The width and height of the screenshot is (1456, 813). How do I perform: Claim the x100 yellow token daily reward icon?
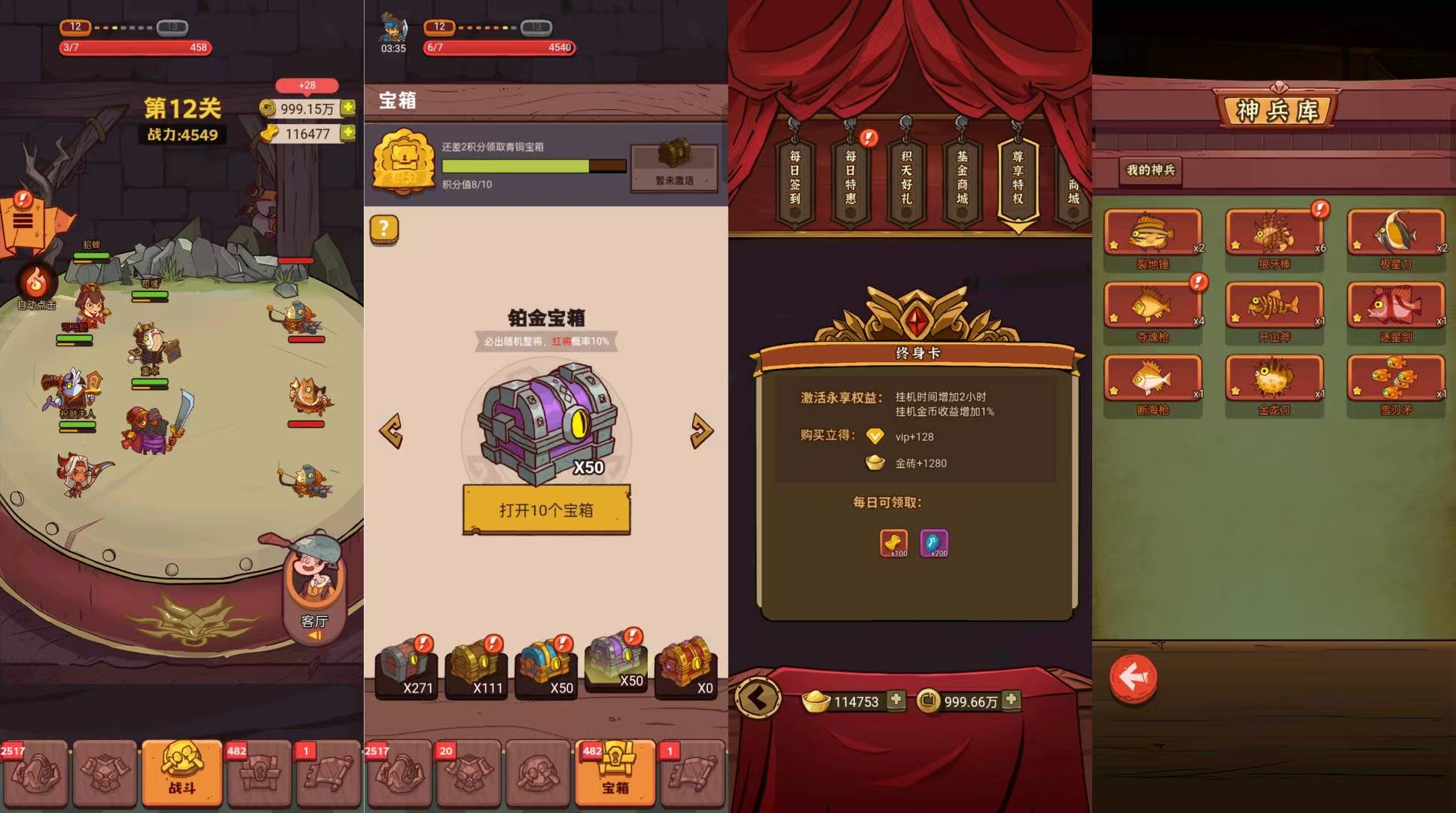tap(893, 542)
